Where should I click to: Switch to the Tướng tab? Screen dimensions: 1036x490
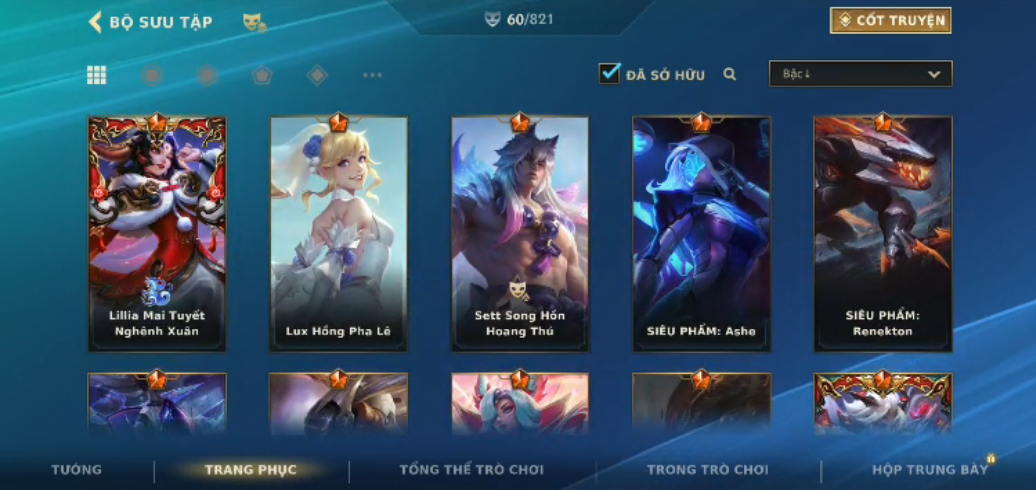pyautogui.click(x=77, y=469)
